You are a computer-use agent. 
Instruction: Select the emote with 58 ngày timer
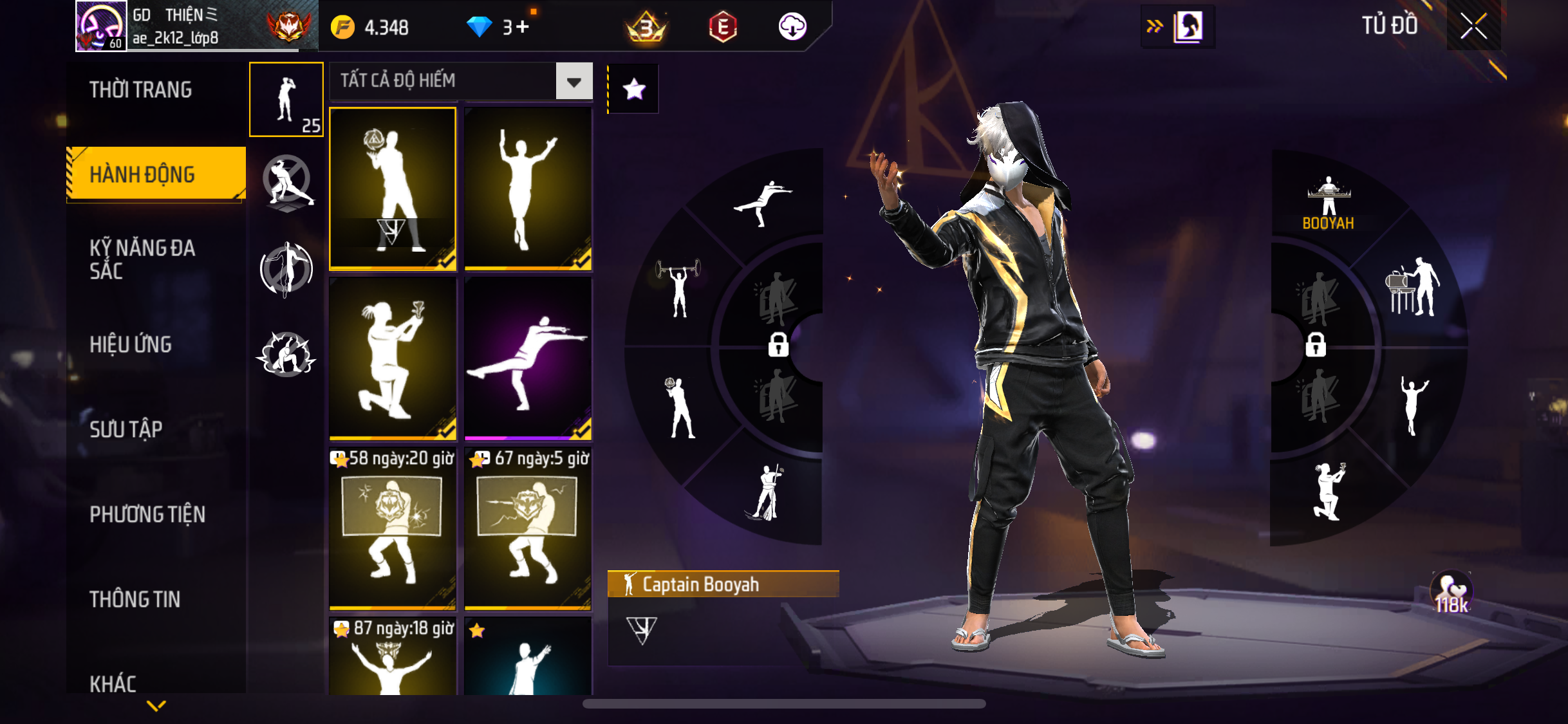click(393, 529)
